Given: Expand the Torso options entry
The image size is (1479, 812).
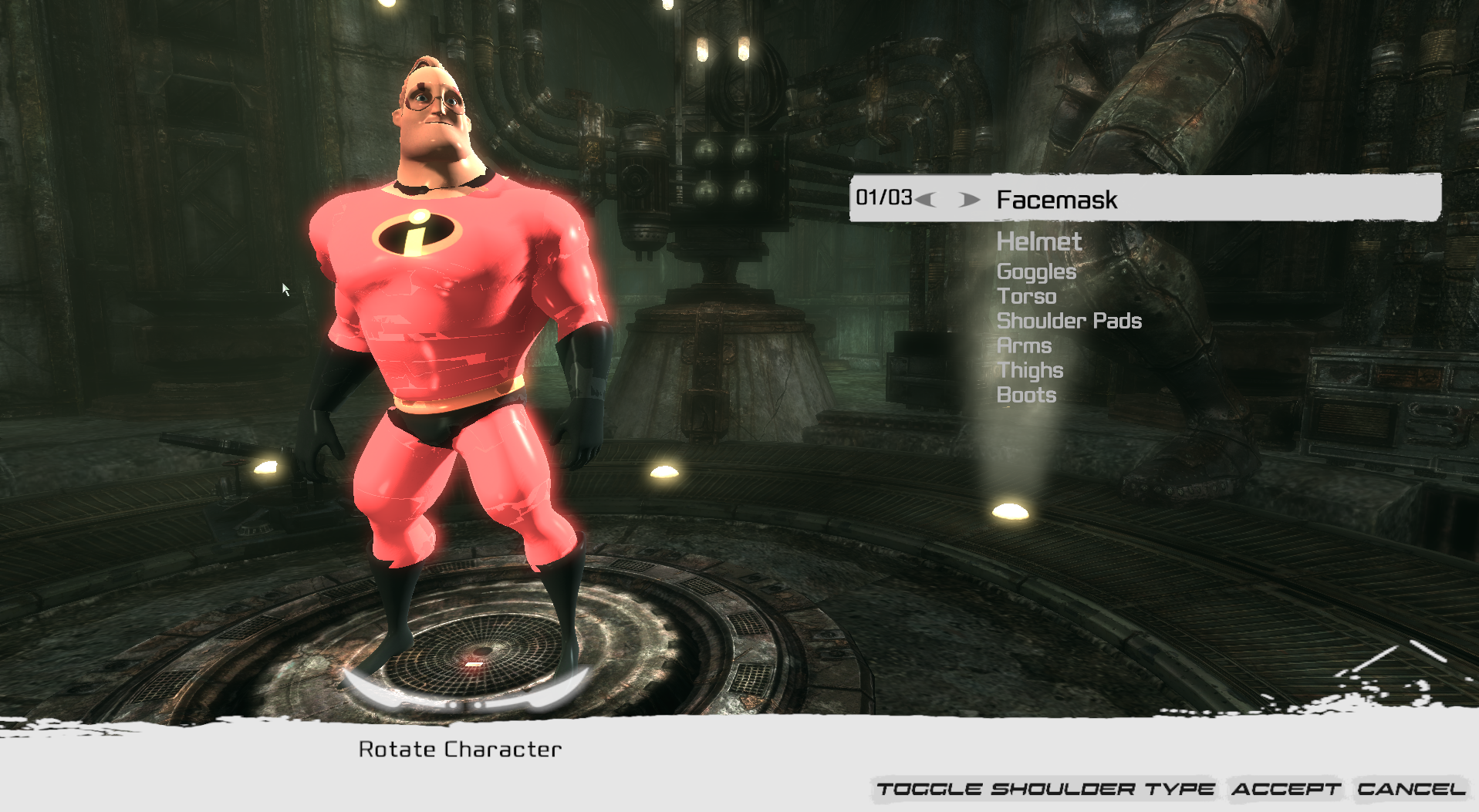Looking at the screenshot, I should tap(1027, 296).
